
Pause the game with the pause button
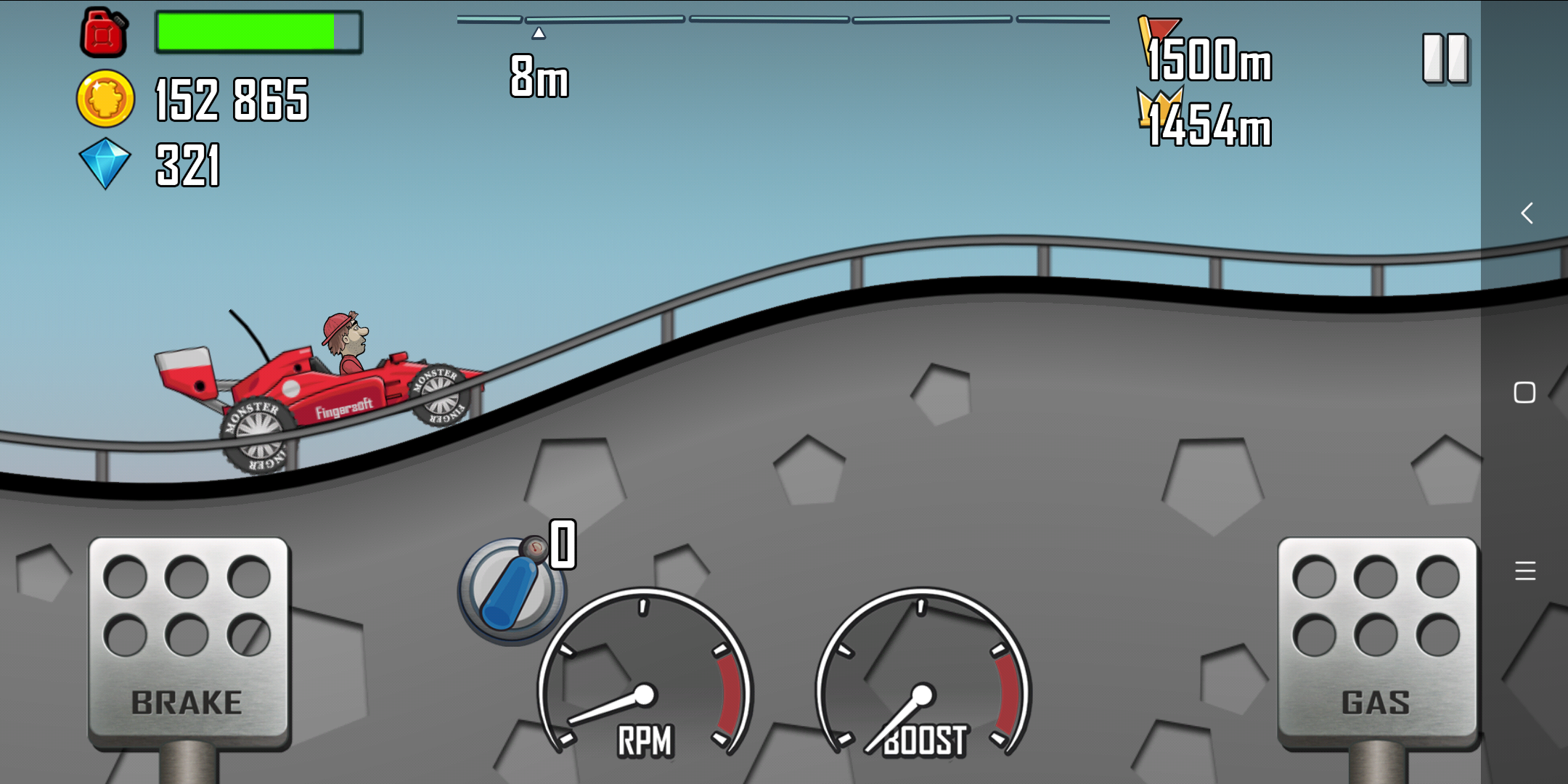tap(1445, 58)
